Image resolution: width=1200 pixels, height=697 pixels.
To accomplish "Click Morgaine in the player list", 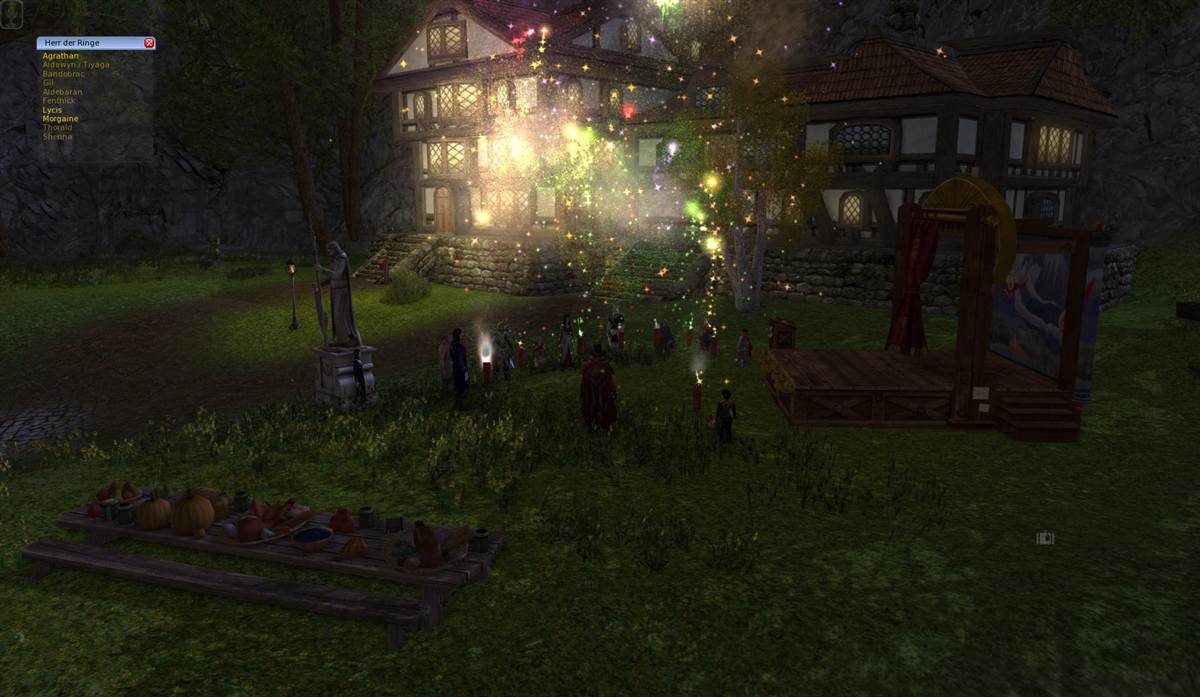I will [x=60, y=119].
